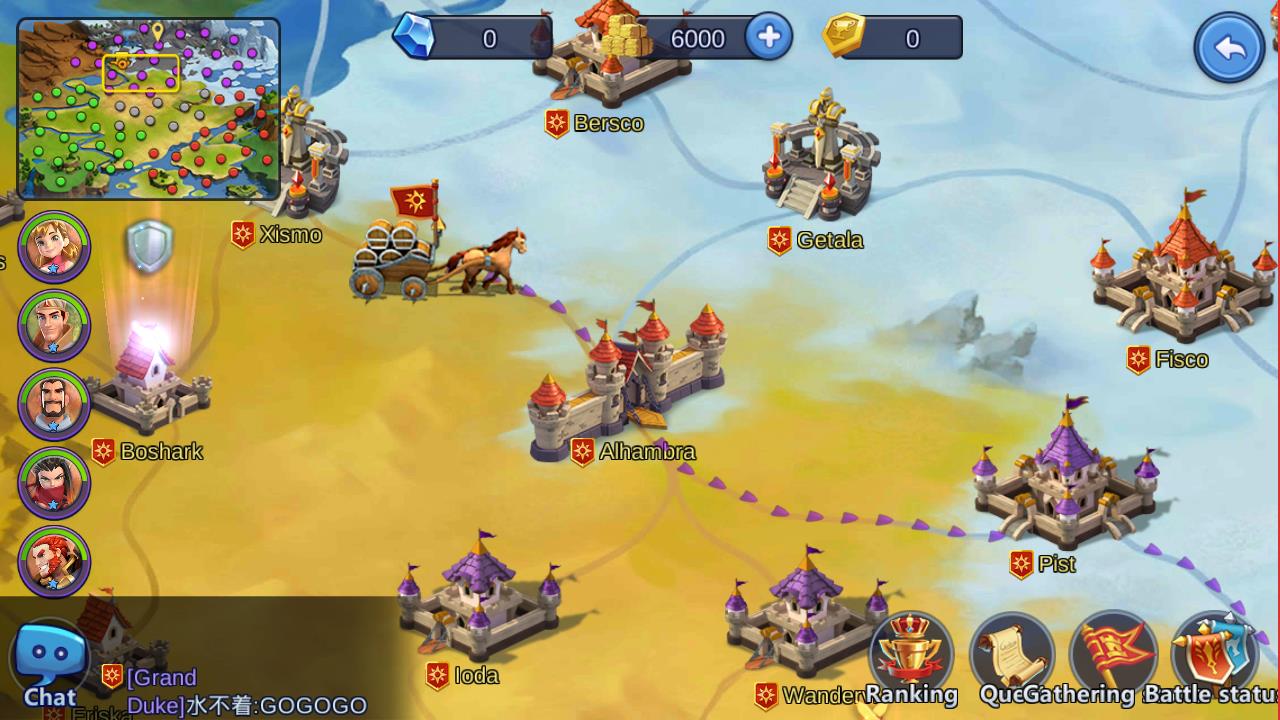
Task: Pick the red-scarf masked hero portrait
Action: (54, 483)
